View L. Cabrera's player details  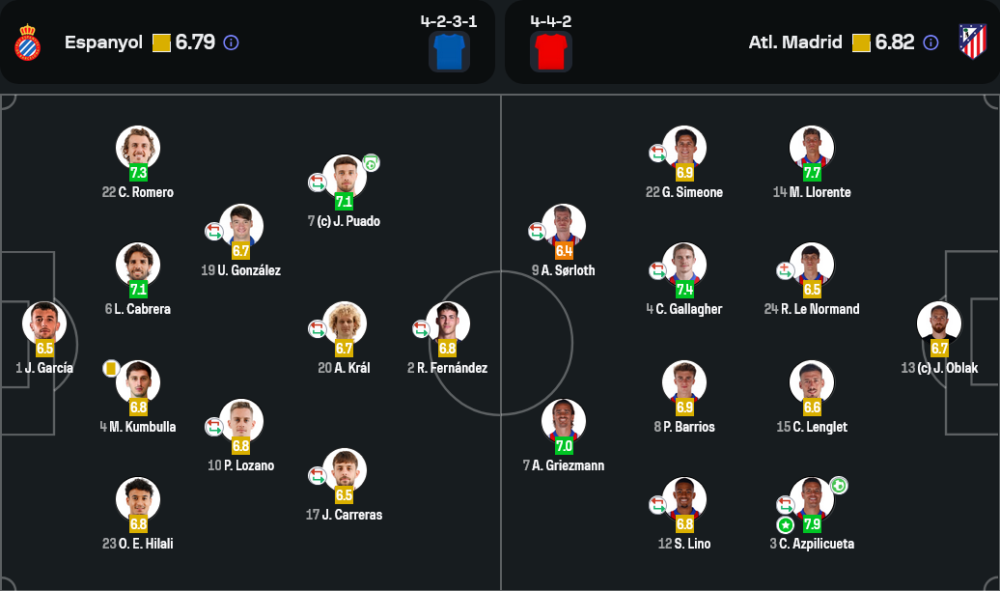tap(138, 265)
